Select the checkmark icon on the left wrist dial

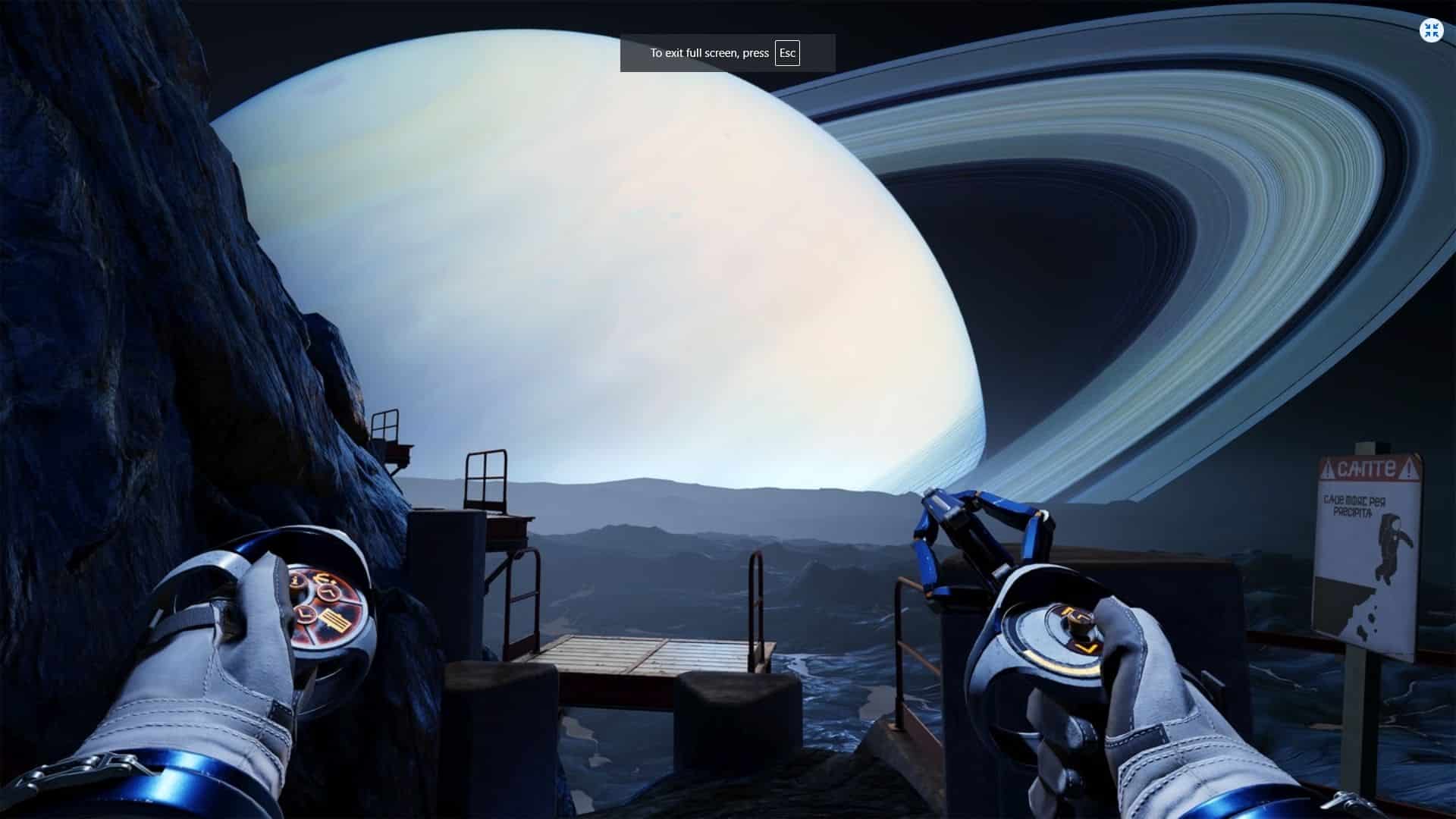(x=306, y=615)
